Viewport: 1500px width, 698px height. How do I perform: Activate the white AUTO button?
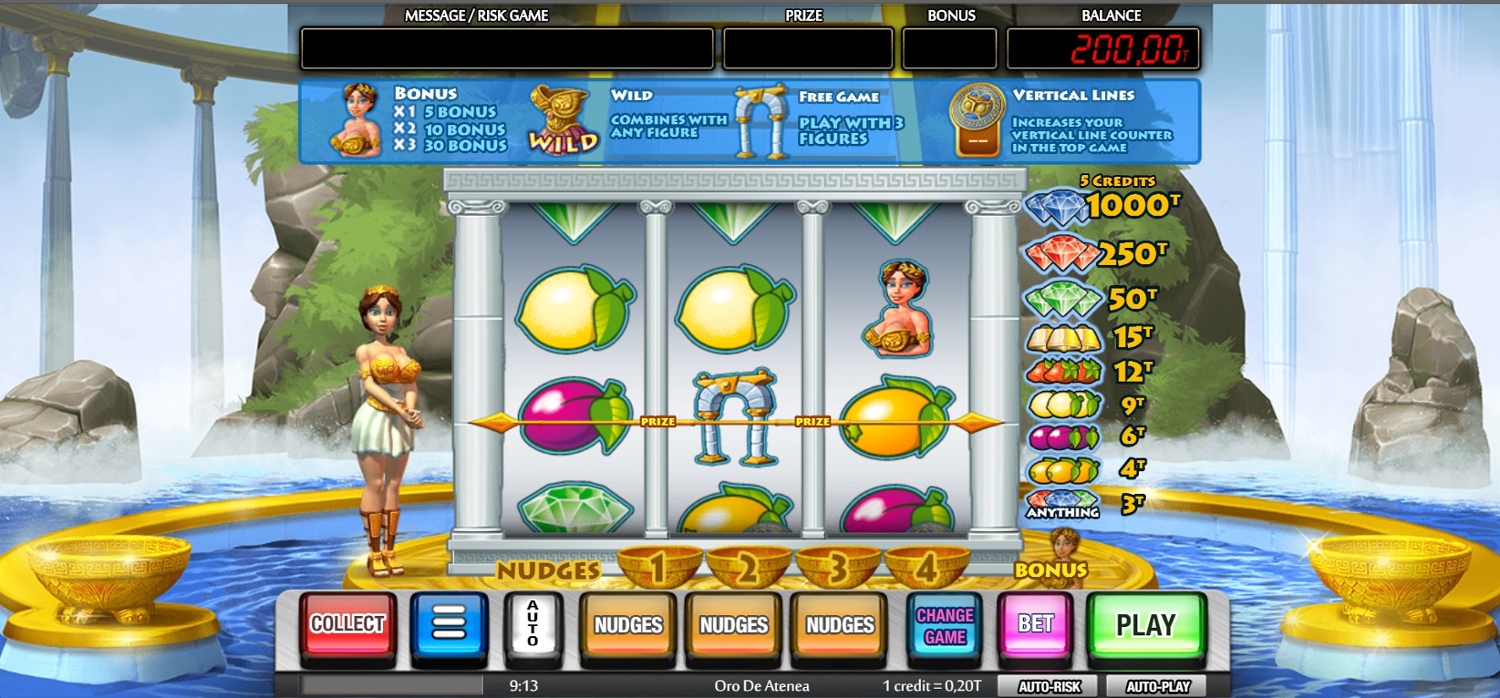(532, 626)
